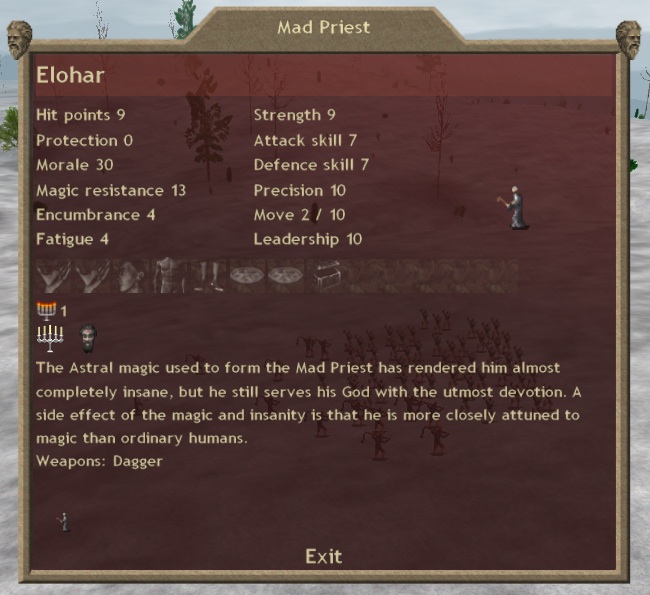The width and height of the screenshot is (650, 595).
Task: Click the orange candles magic path icon
Action: pyautogui.click(x=46, y=310)
